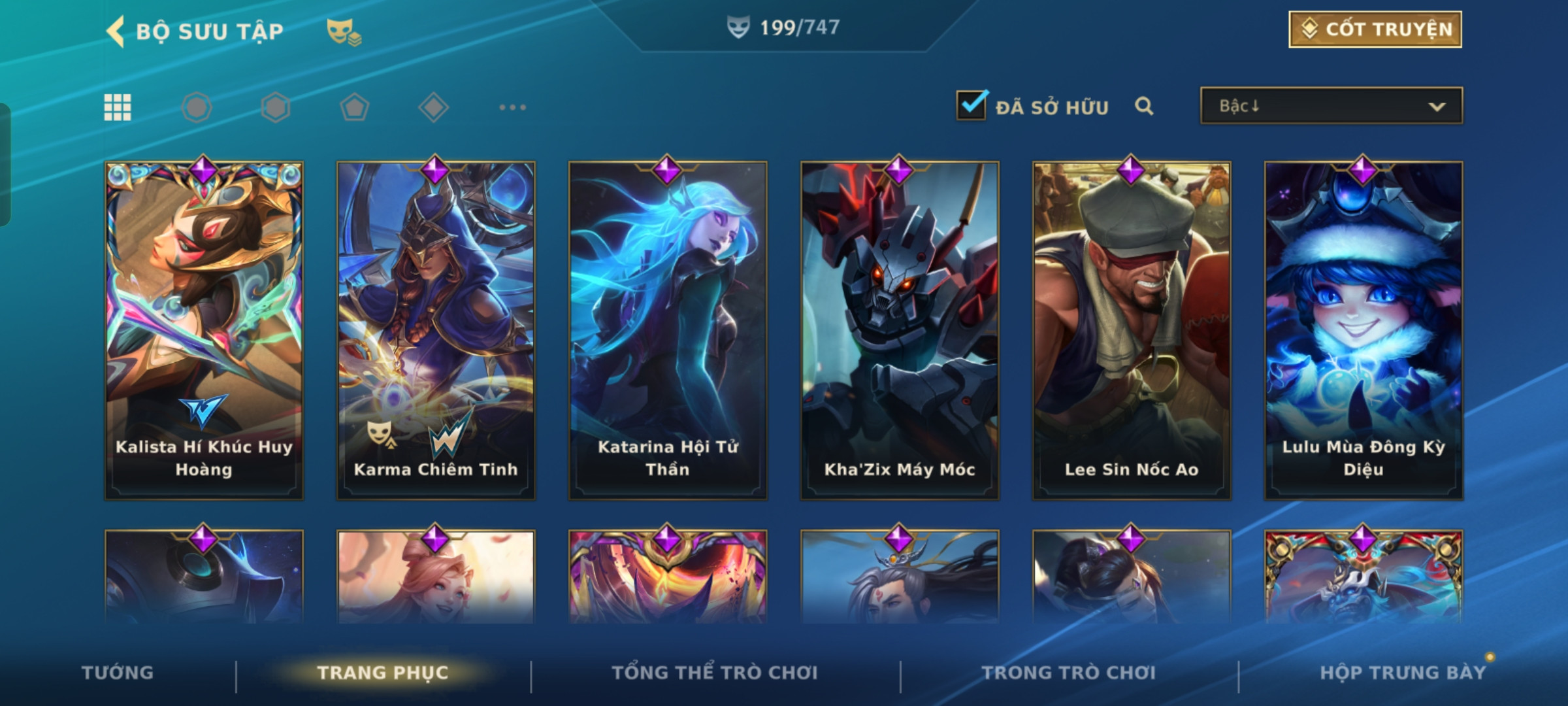Image resolution: width=1568 pixels, height=706 pixels.
Task: Open the Bậc sort dropdown
Action: pos(1331,106)
